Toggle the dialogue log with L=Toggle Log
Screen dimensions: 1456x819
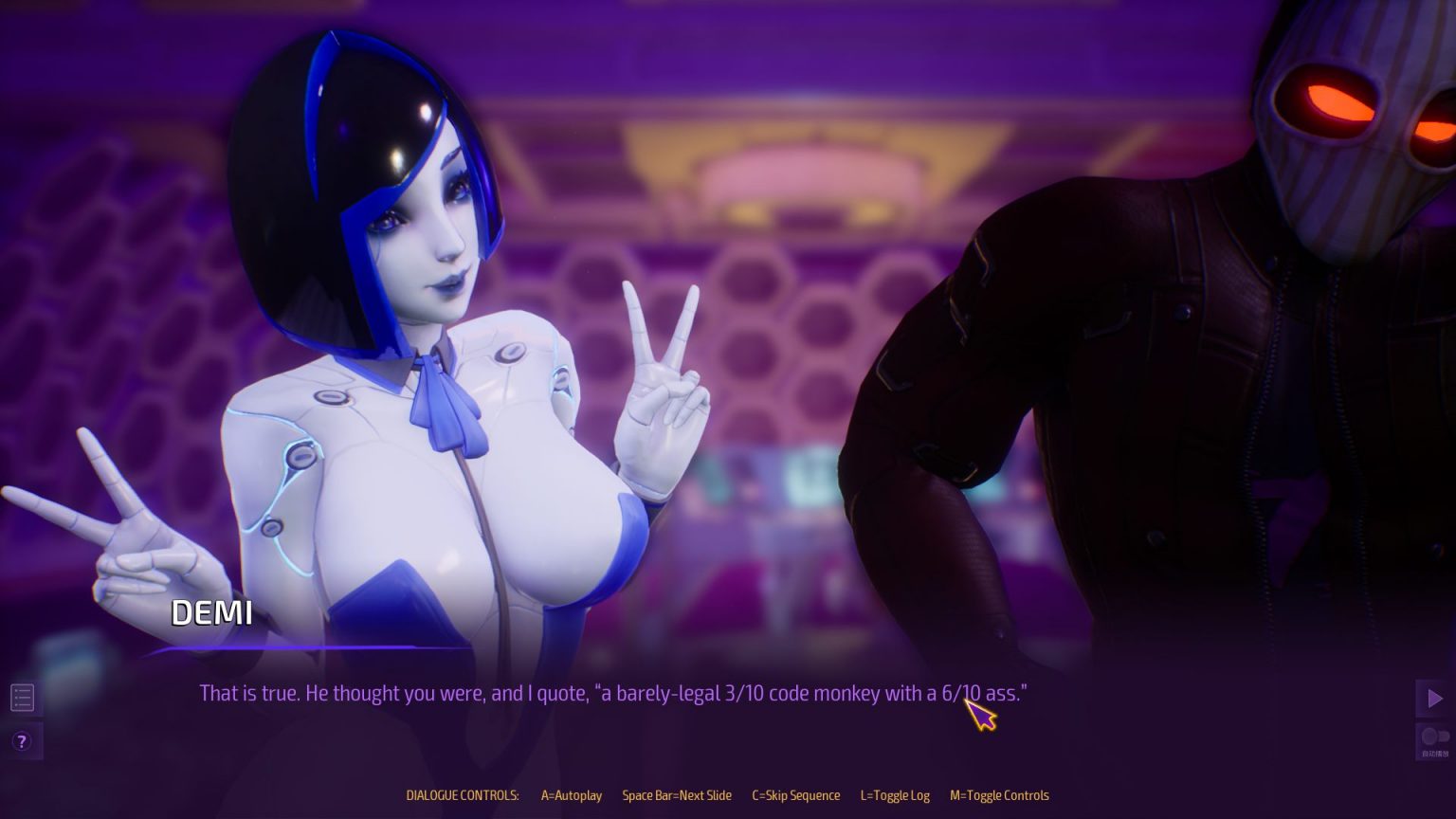[895, 795]
